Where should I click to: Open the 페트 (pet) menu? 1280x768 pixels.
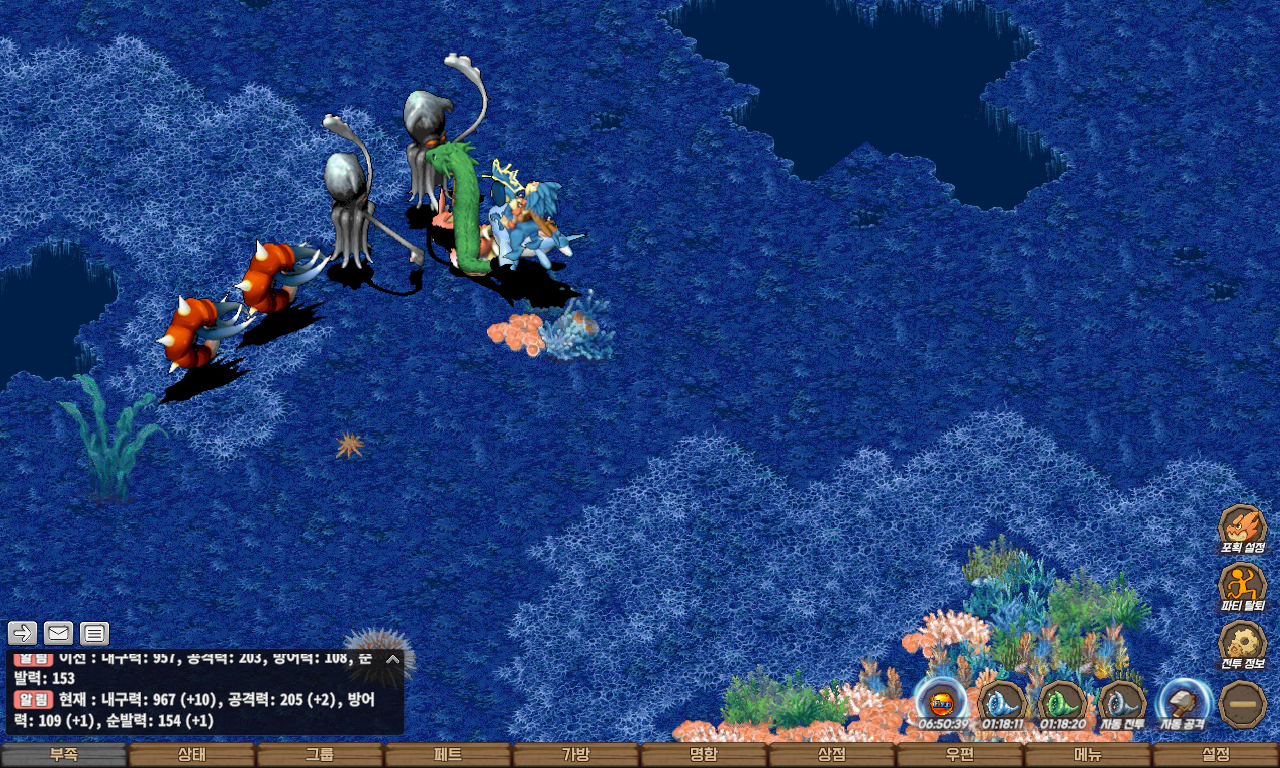(x=448, y=755)
